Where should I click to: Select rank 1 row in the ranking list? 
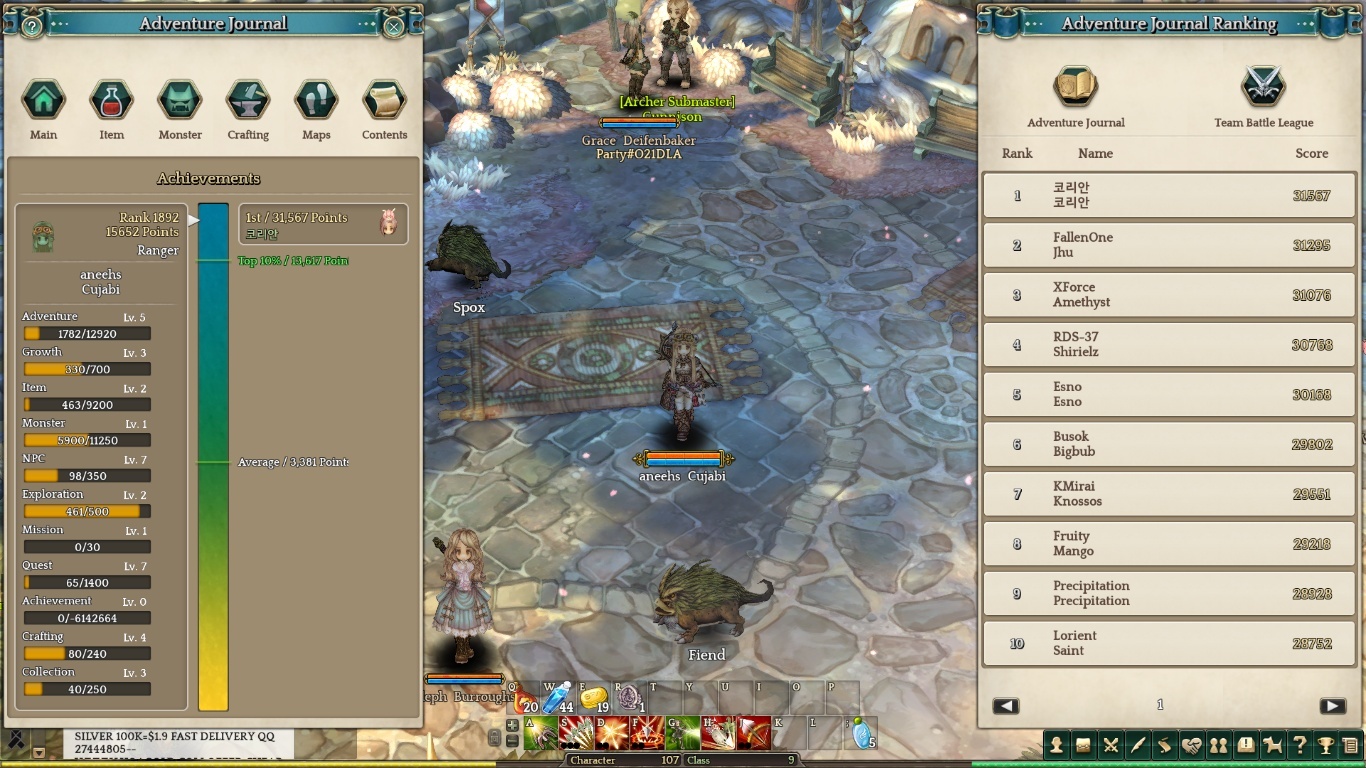click(1169, 195)
